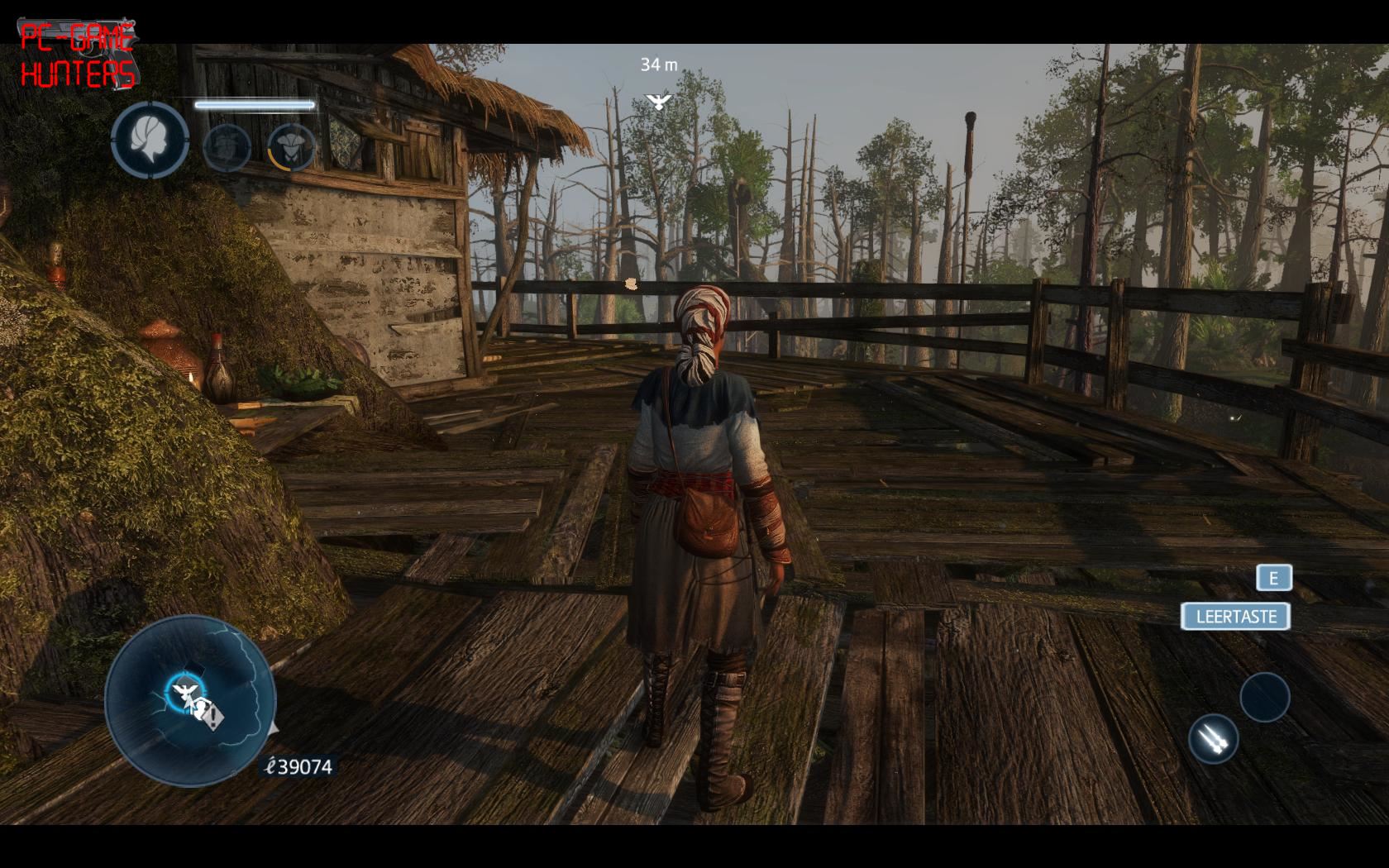Viewport: 1389px width, 868px height.
Task: Click the exclamation mark marker on minimap
Action: (213, 715)
